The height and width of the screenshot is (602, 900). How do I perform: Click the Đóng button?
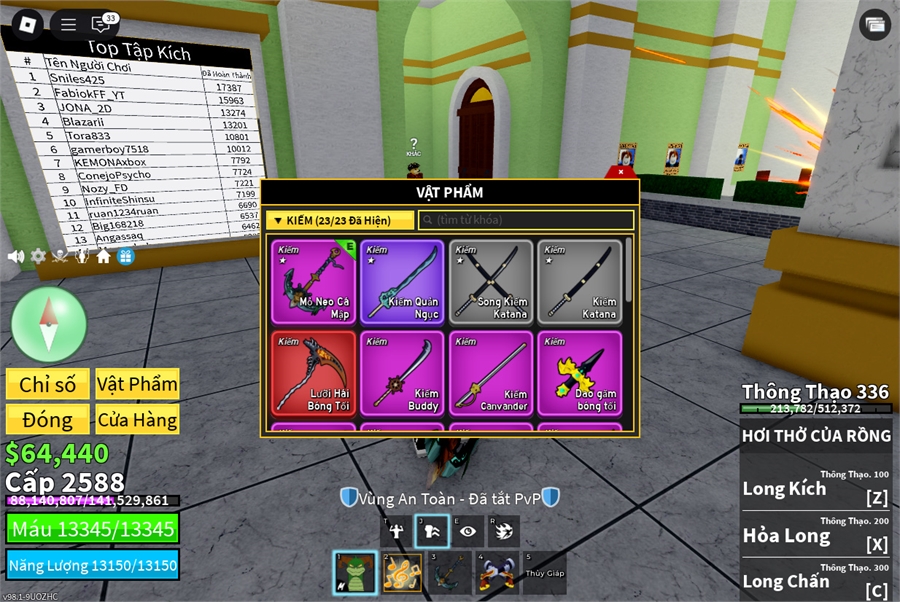pos(47,419)
